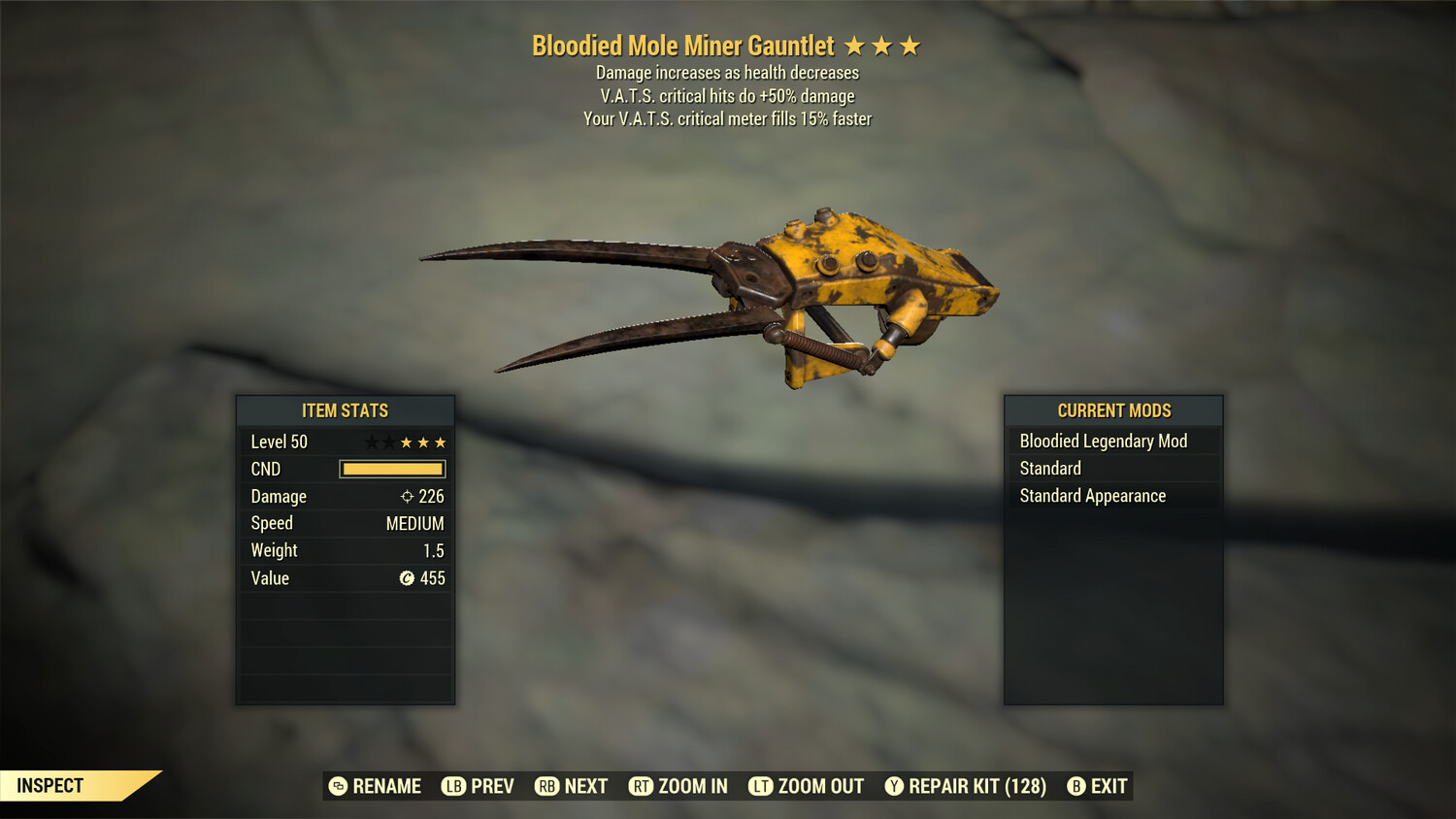The image size is (1456, 819).
Task: Click the CND condition bar
Action: tap(391, 469)
